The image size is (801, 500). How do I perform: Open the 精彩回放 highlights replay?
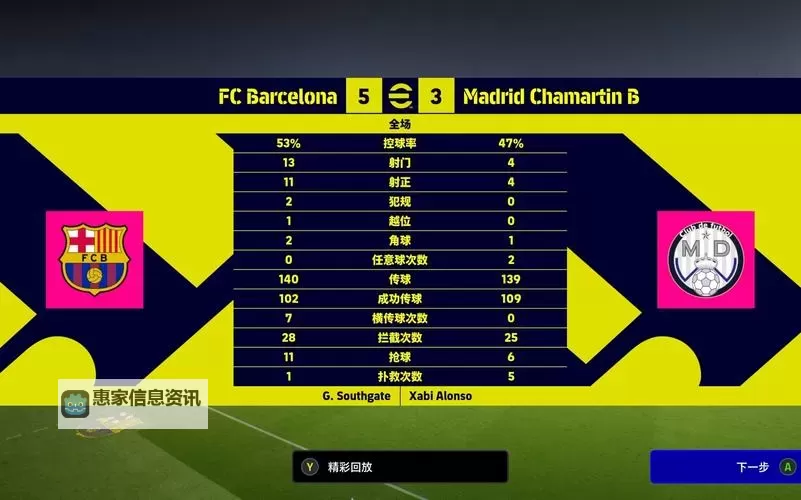(400, 467)
